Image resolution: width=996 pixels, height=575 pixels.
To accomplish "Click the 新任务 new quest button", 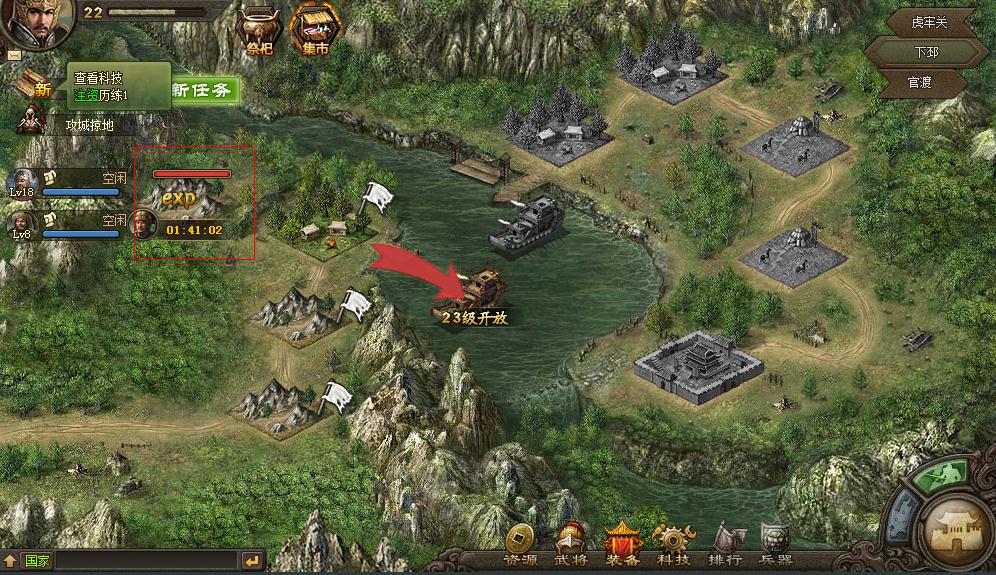I will pos(203,90).
